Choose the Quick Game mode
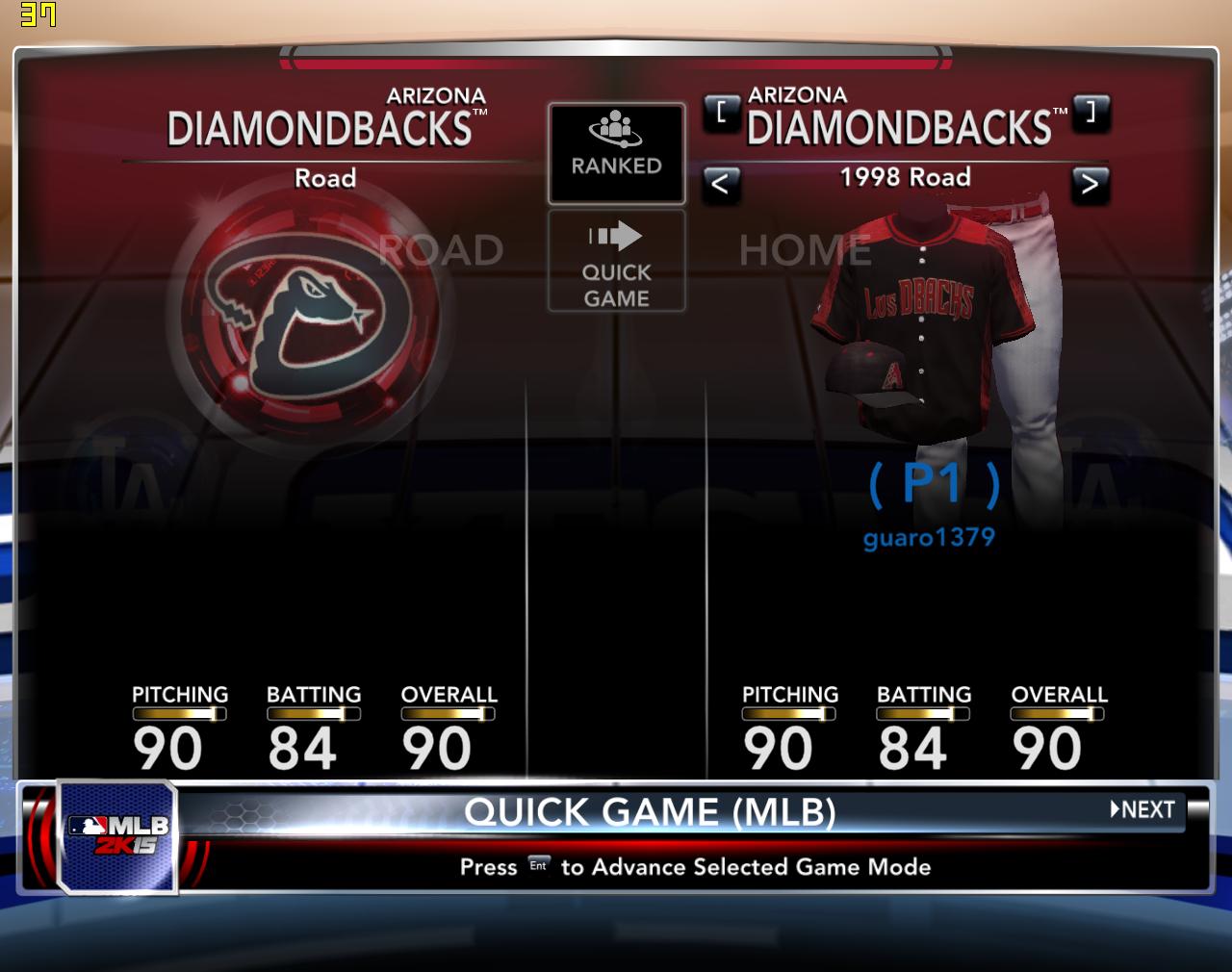 tap(616, 261)
